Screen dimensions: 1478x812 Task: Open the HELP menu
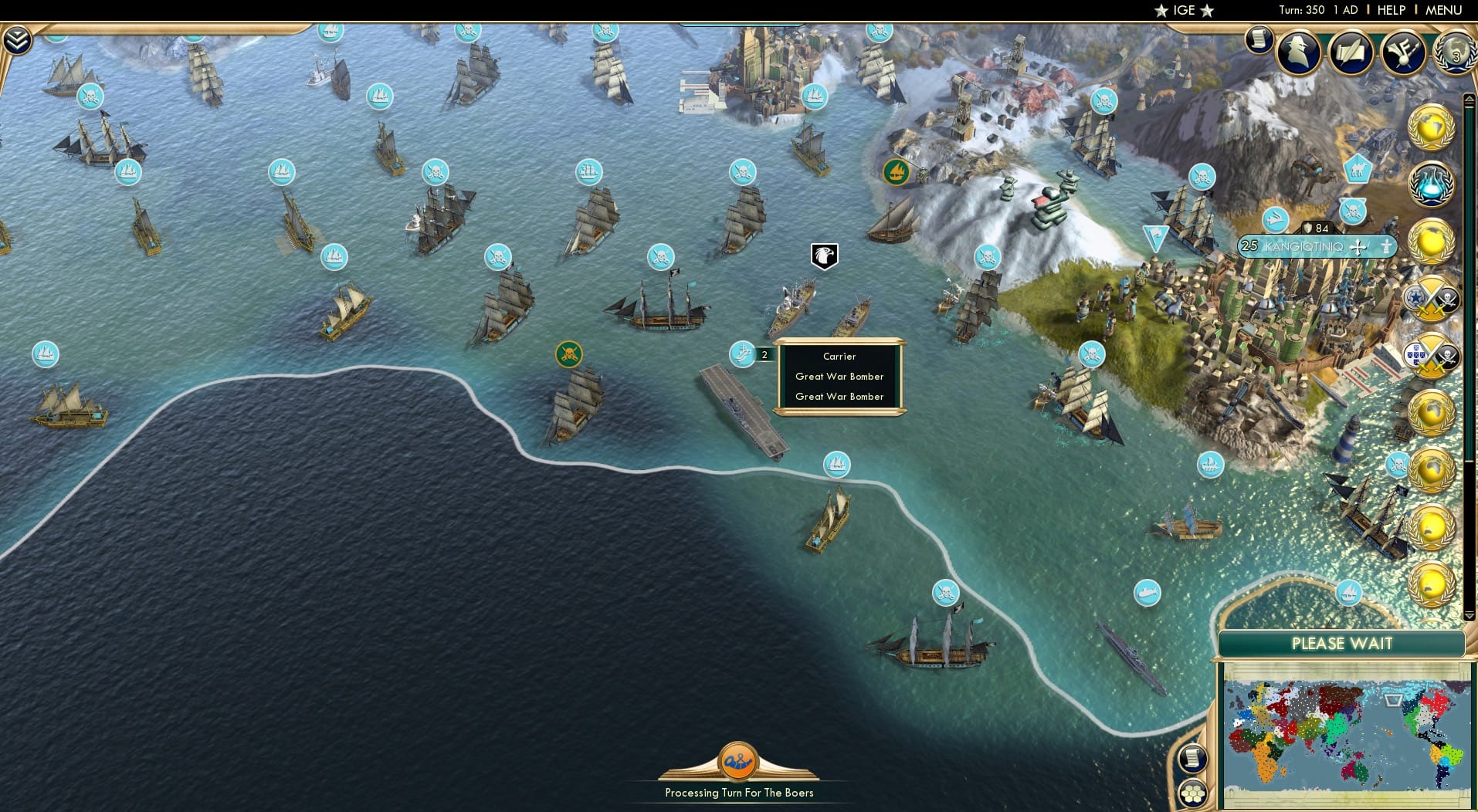(1390, 10)
